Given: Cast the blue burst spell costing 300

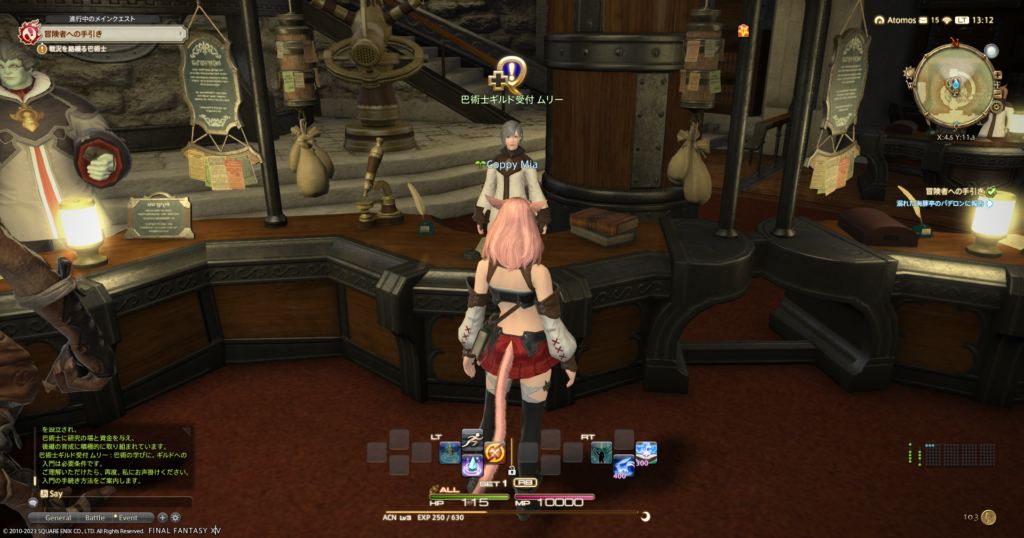Looking at the screenshot, I should point(646,452).
